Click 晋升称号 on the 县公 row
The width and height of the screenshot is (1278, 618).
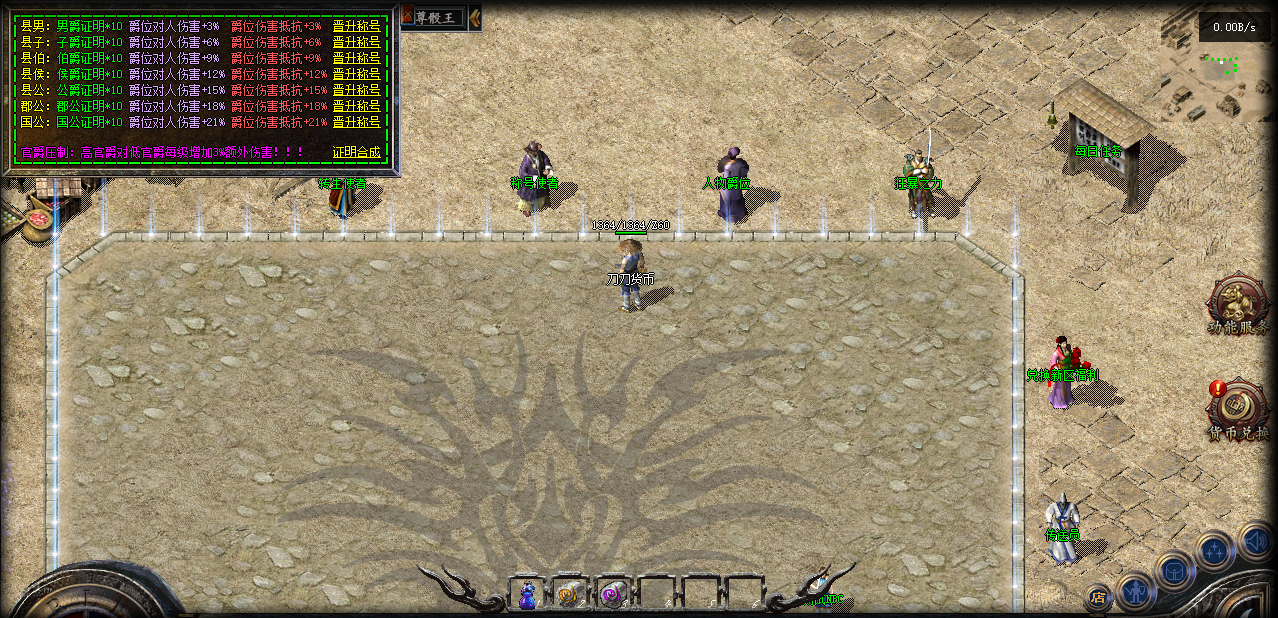(356, 90)
